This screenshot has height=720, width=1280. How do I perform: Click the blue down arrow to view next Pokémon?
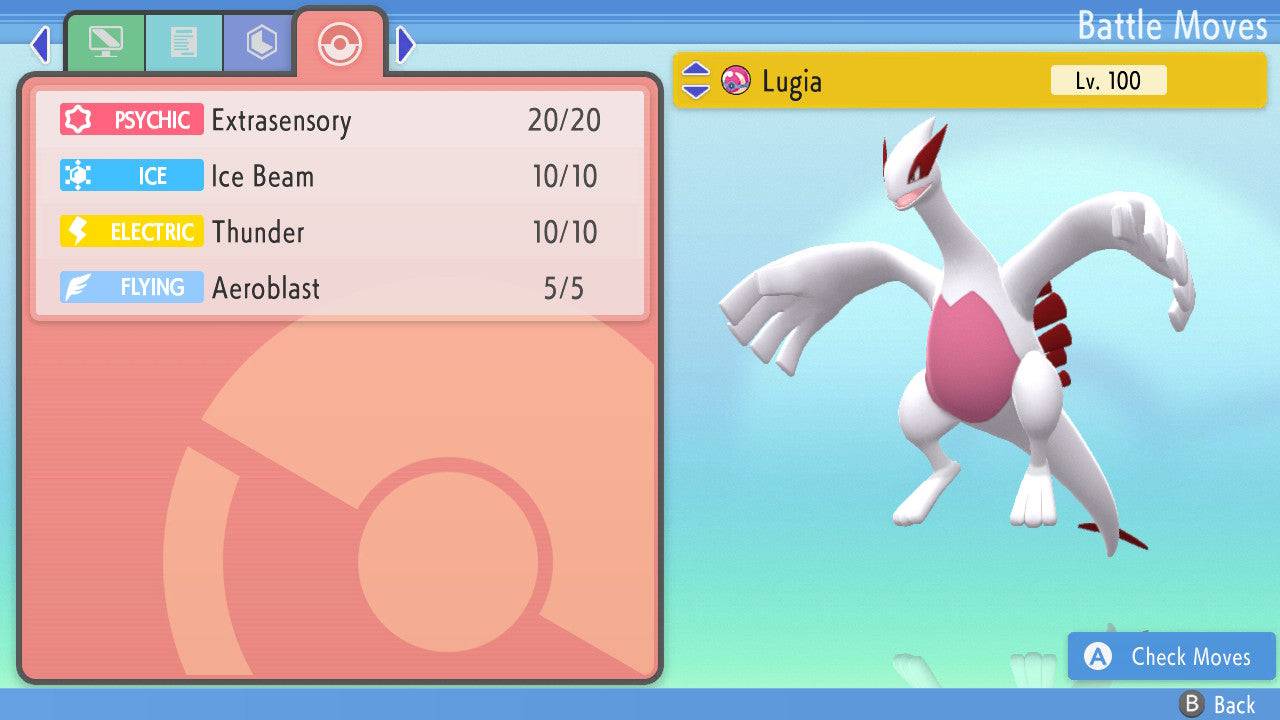pos(697,91)
